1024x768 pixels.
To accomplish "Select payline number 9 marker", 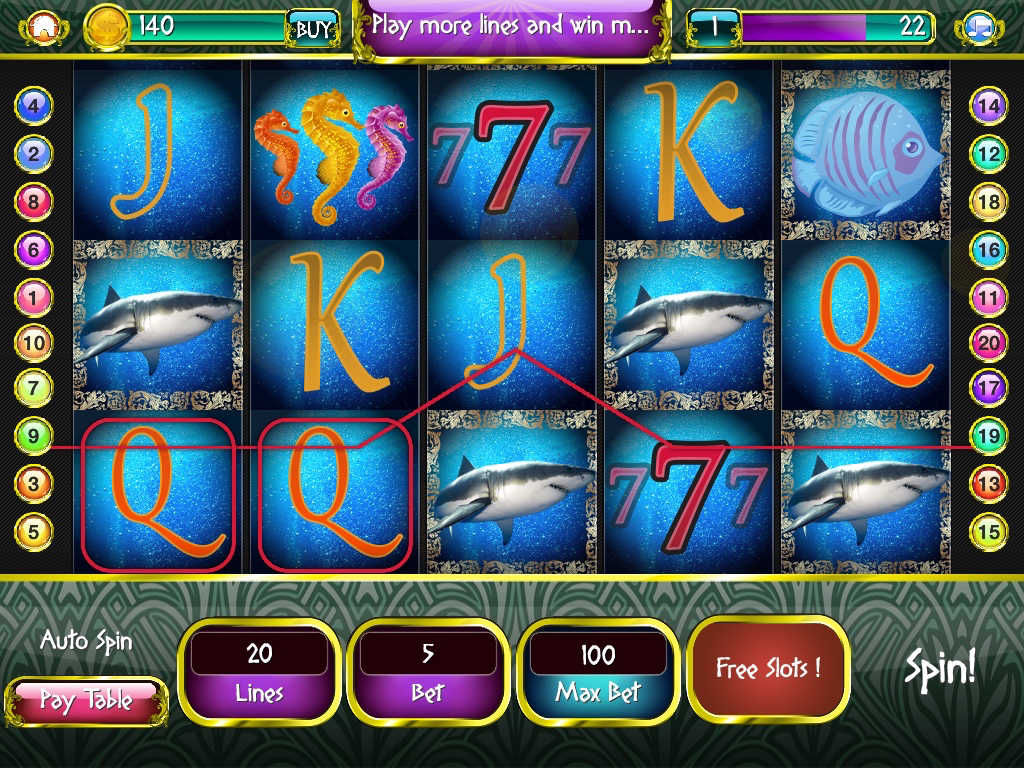I will pos(33,436).
